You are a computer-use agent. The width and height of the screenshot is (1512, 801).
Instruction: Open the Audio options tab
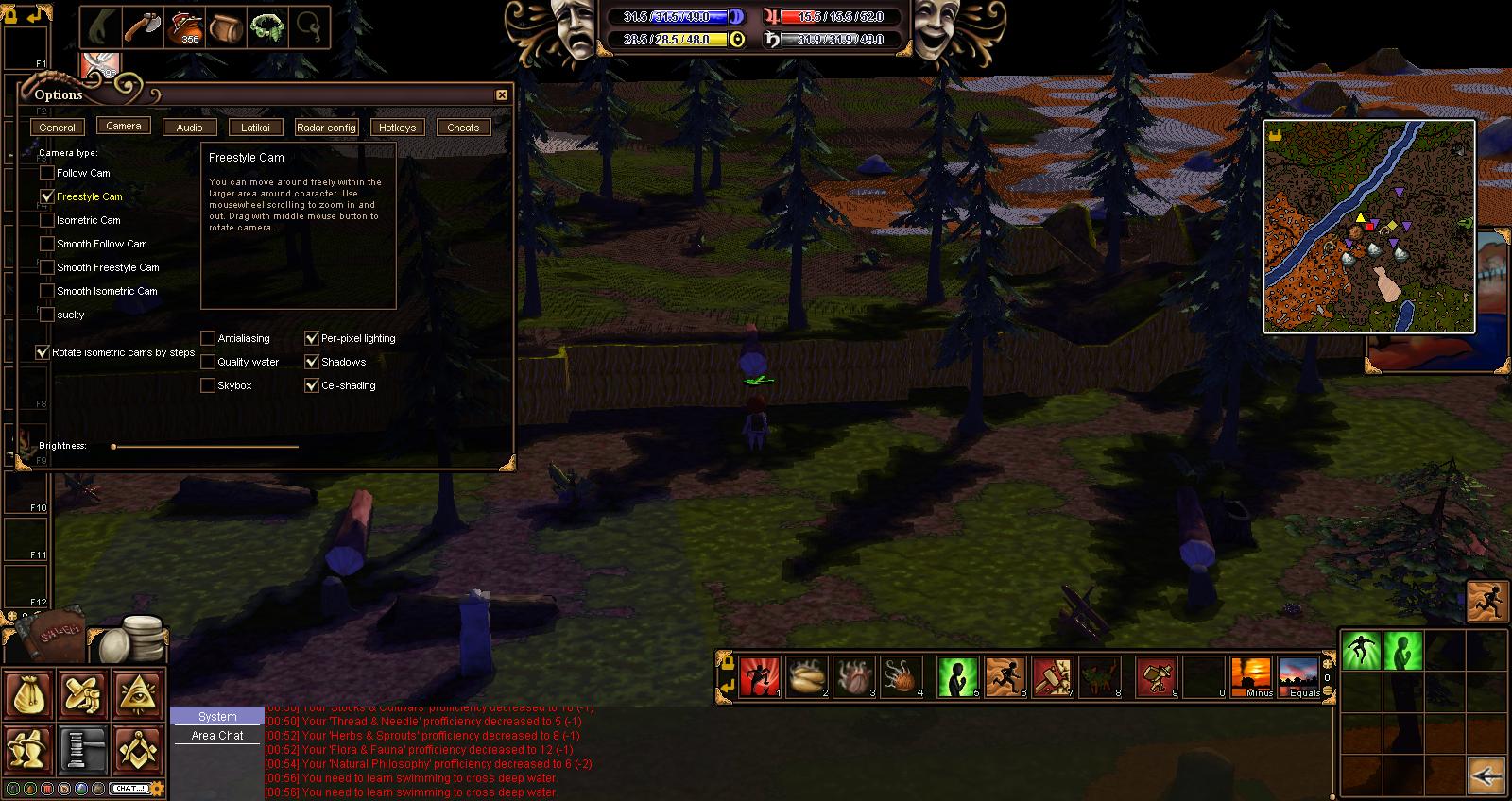click(x=189, y=128)
